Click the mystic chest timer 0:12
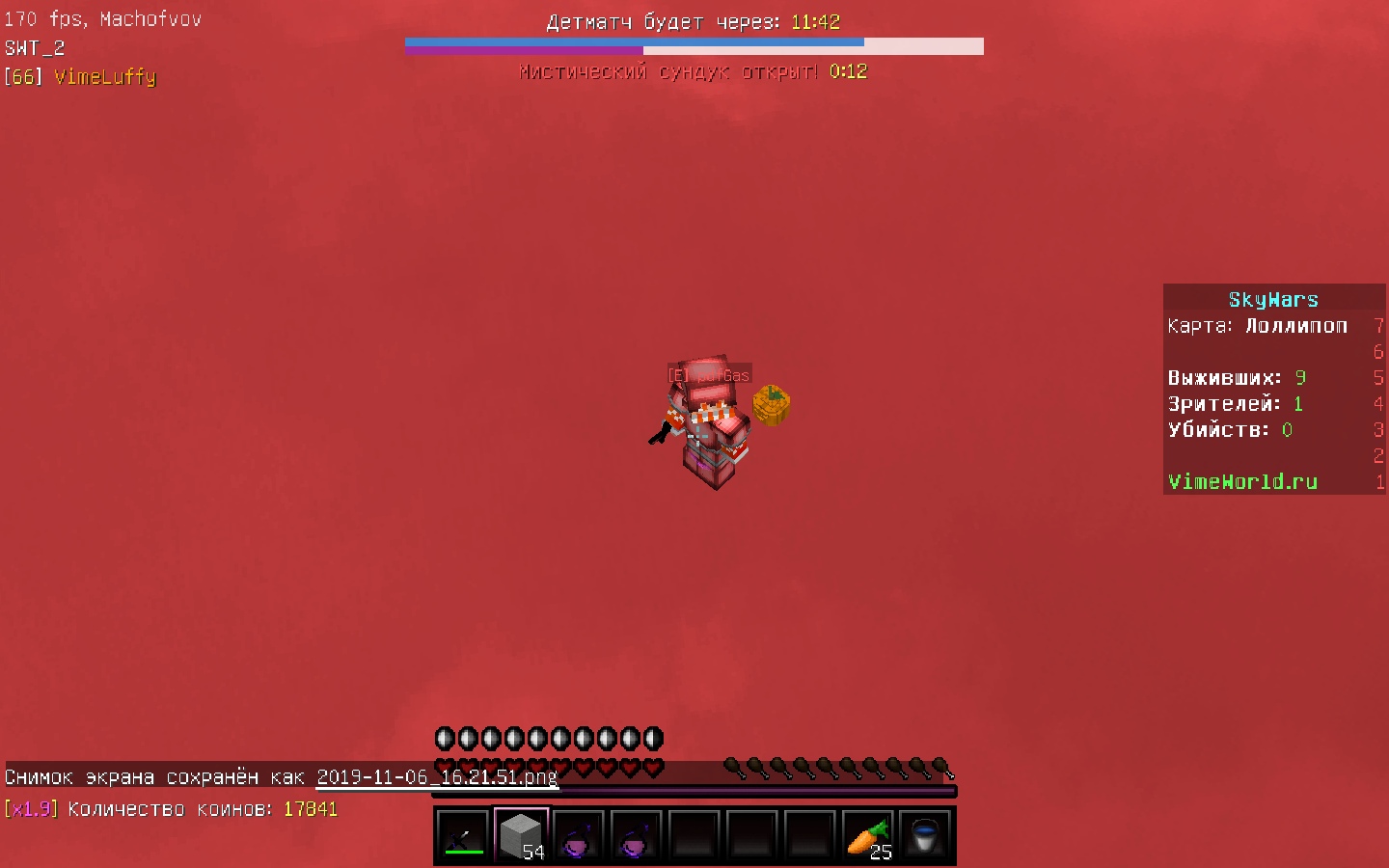This screenshot has height=868, width=1389. [849, 70]
